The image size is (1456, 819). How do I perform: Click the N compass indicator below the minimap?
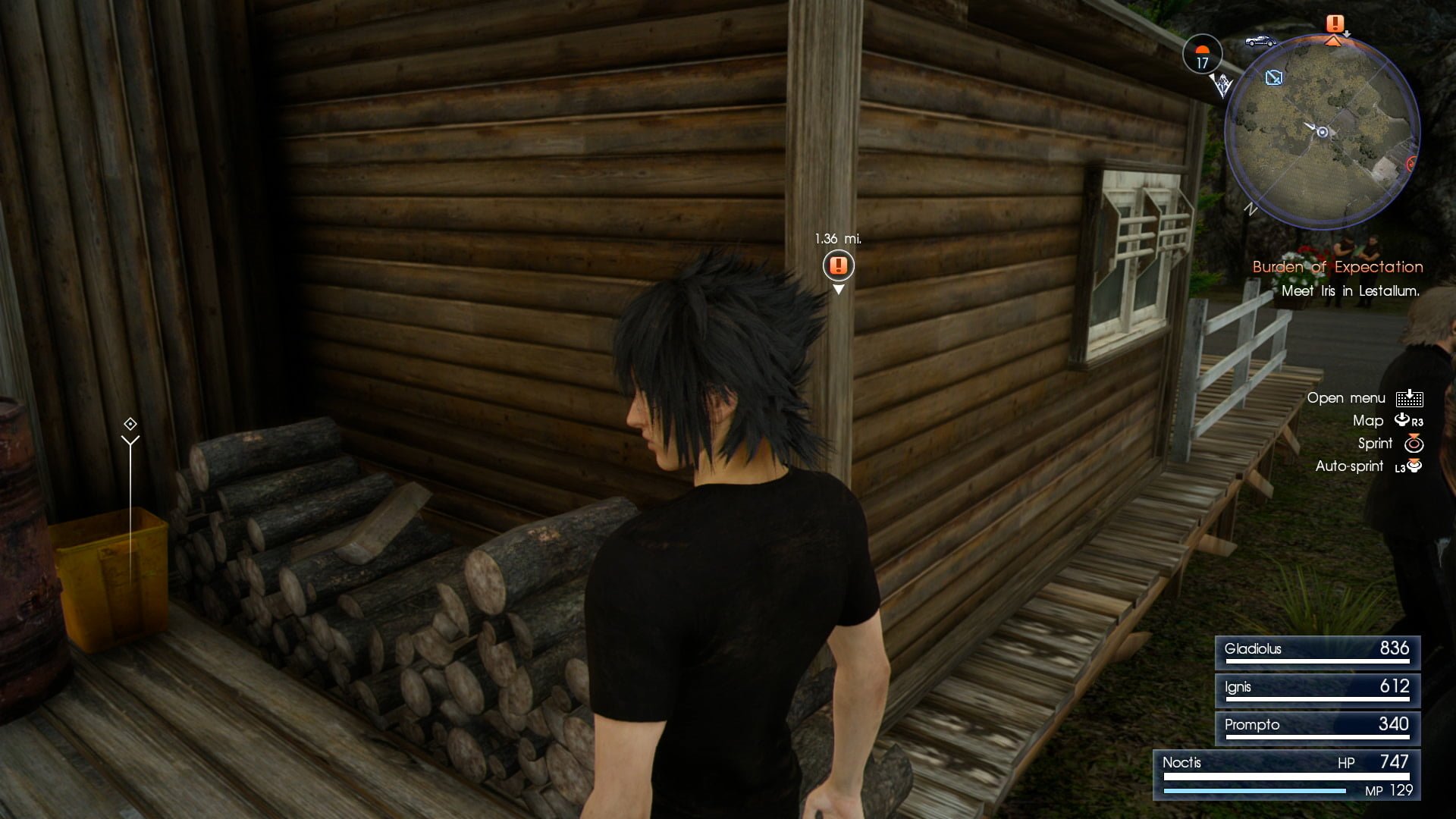[x=1250, y=210]
